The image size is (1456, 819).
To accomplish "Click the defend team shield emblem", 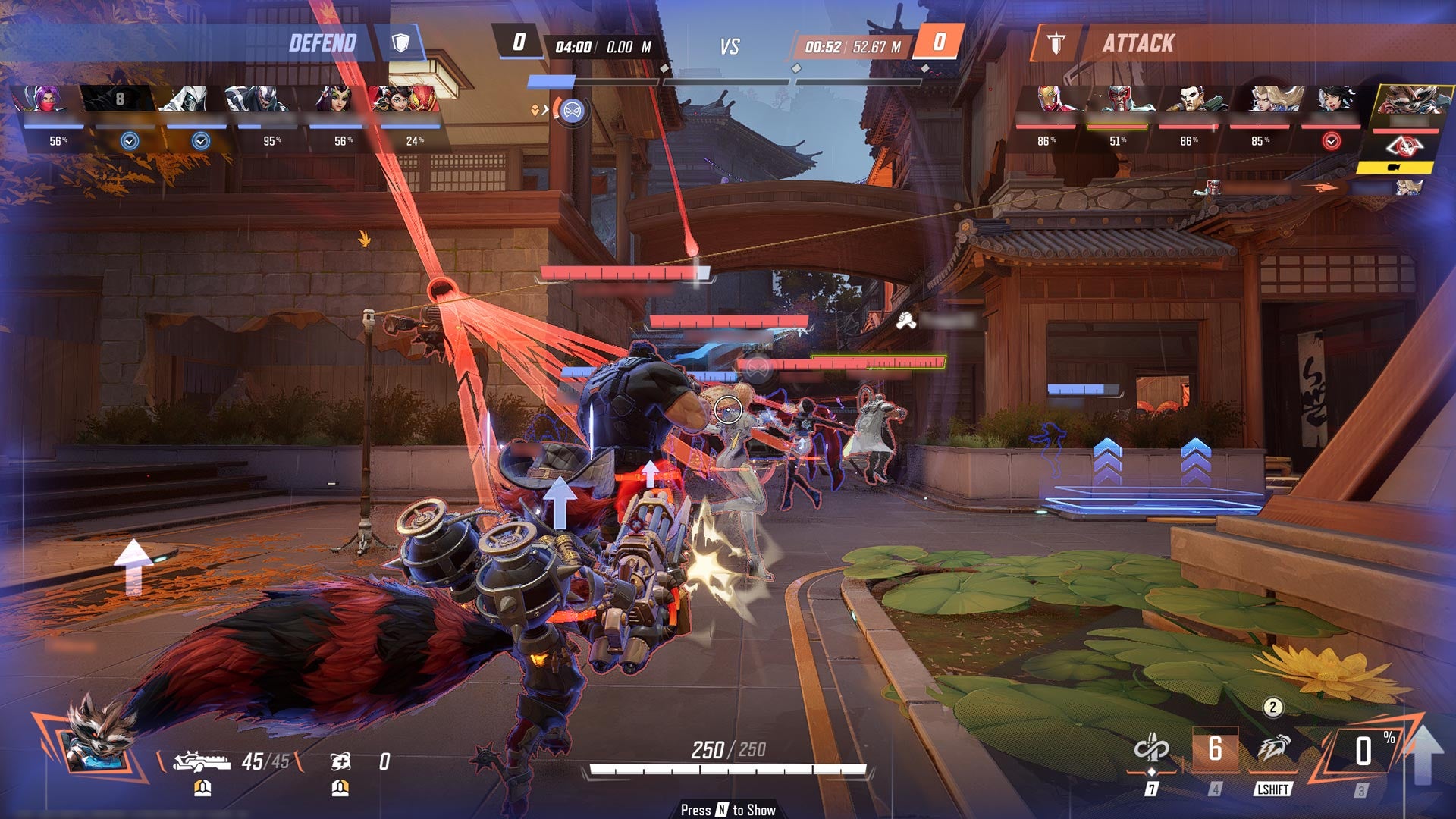I will tap(400, 42).
